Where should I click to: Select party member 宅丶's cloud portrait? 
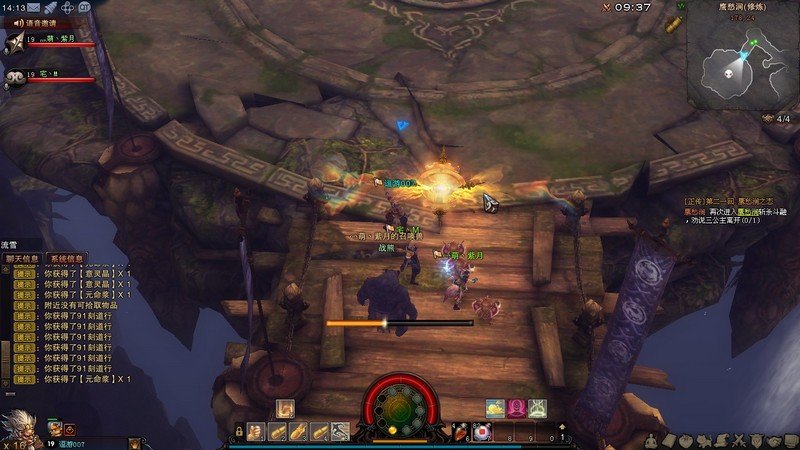(15, 77)
